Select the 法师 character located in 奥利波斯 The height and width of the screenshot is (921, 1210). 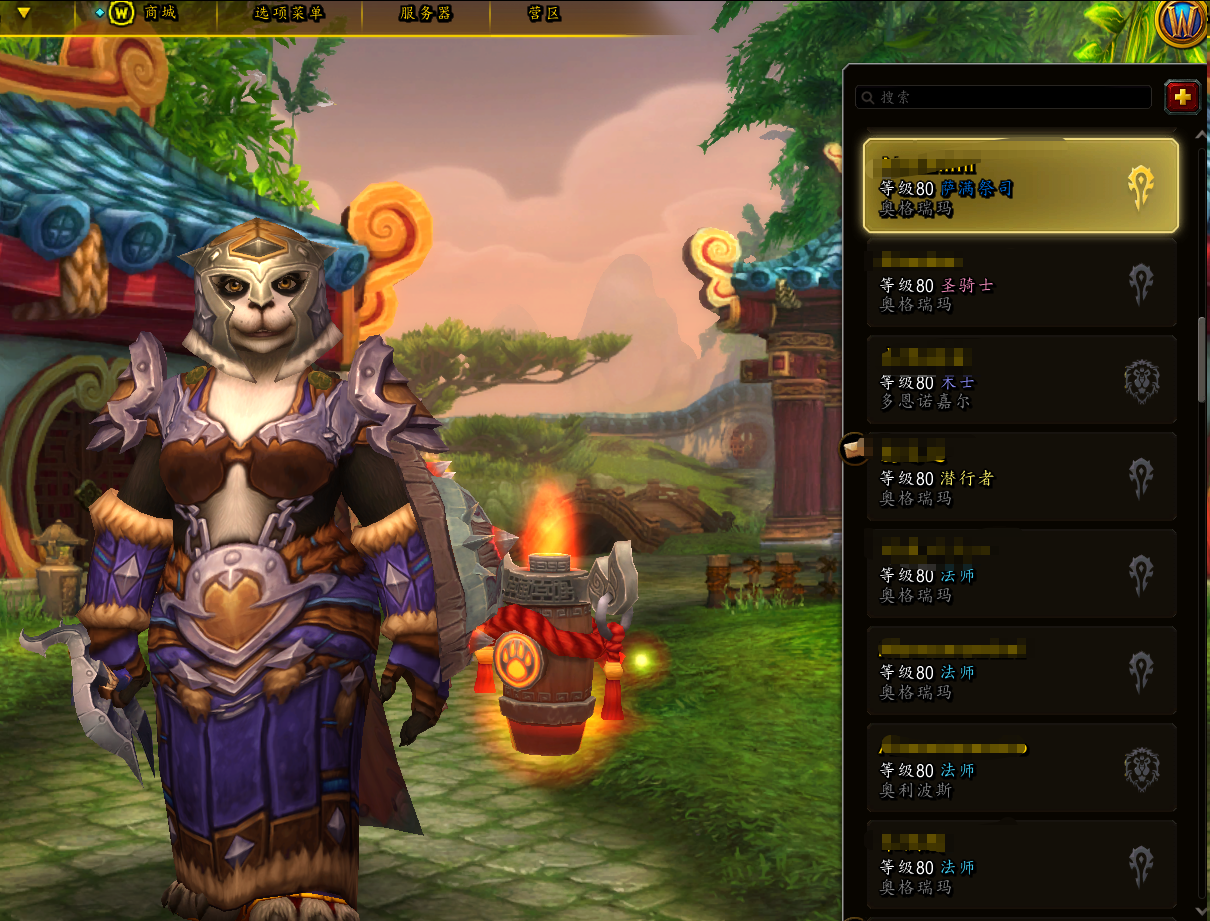[x=1020, y=768]
